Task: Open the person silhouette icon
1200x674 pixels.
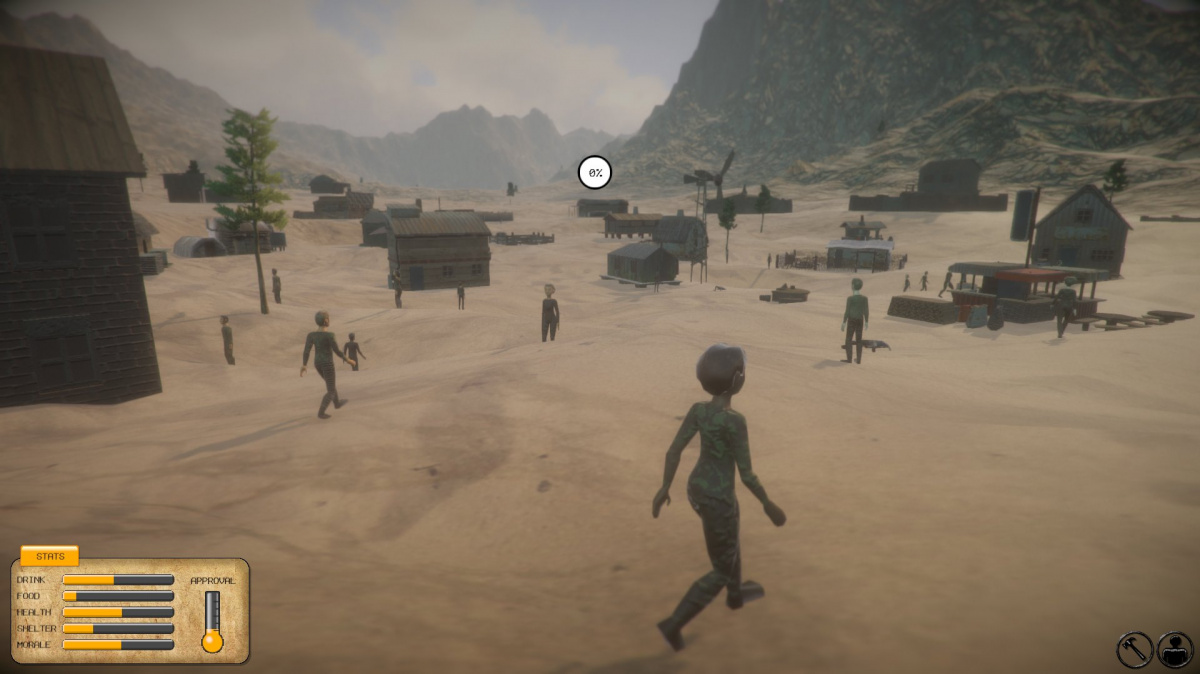Action: pos(1175,649)
